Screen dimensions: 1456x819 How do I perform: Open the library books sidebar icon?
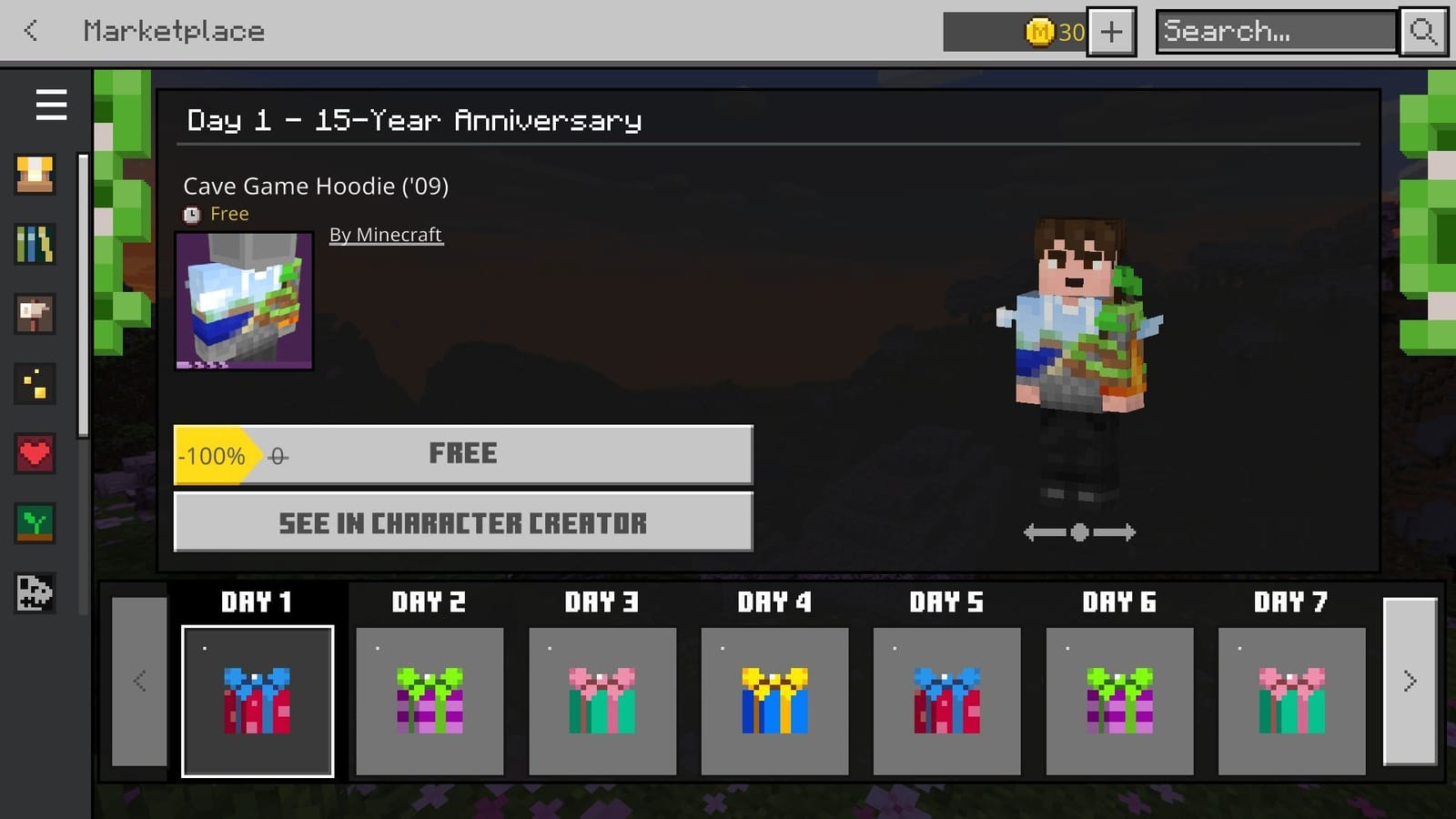coord(35,244)
